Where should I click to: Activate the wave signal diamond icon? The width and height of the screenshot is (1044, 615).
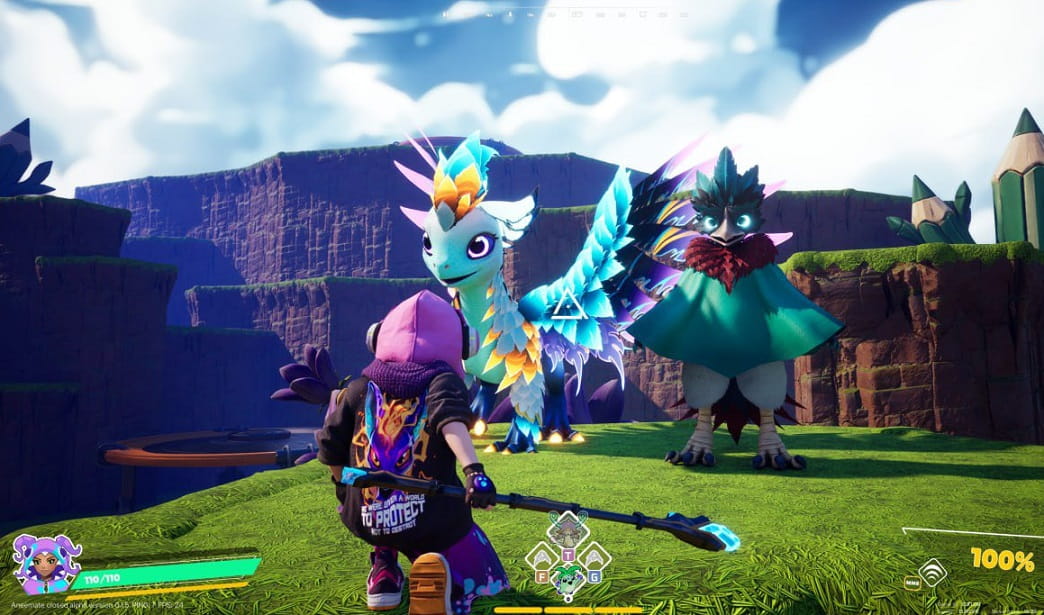pos(932,573)
